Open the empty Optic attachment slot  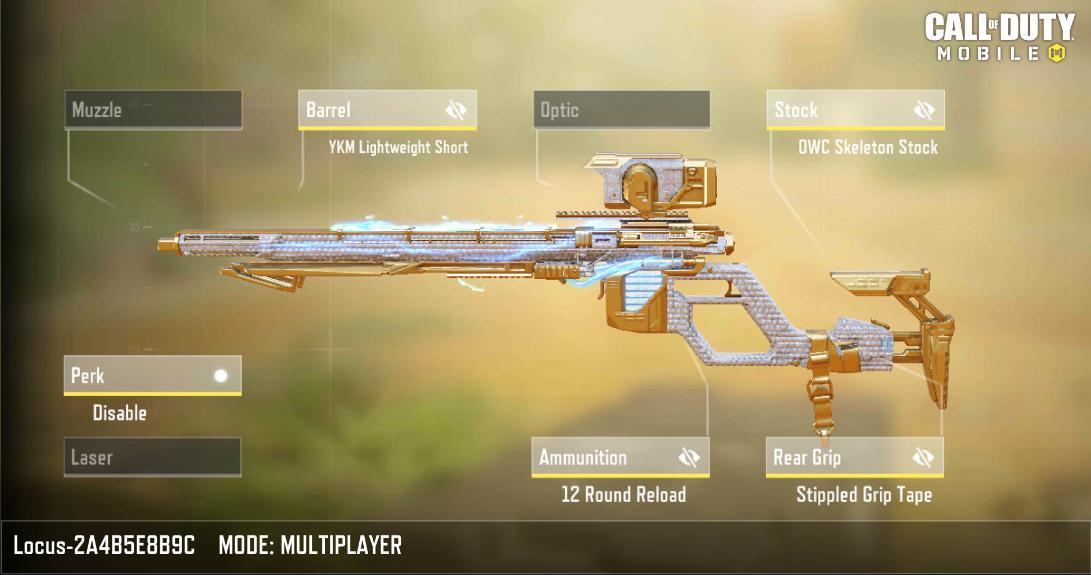[x=621, y=110]
